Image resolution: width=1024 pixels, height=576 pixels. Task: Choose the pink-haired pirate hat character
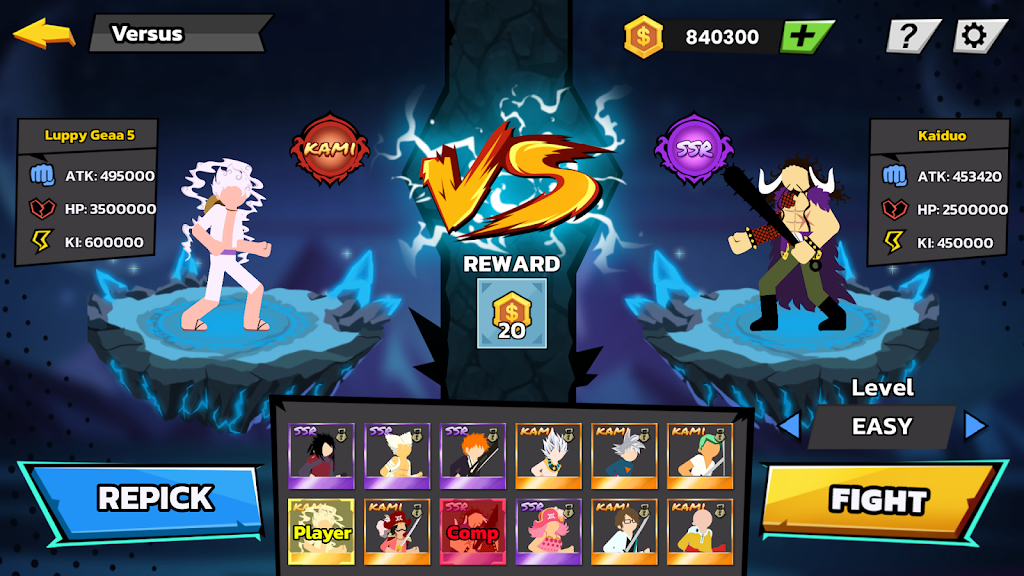[x=548, y=531]
